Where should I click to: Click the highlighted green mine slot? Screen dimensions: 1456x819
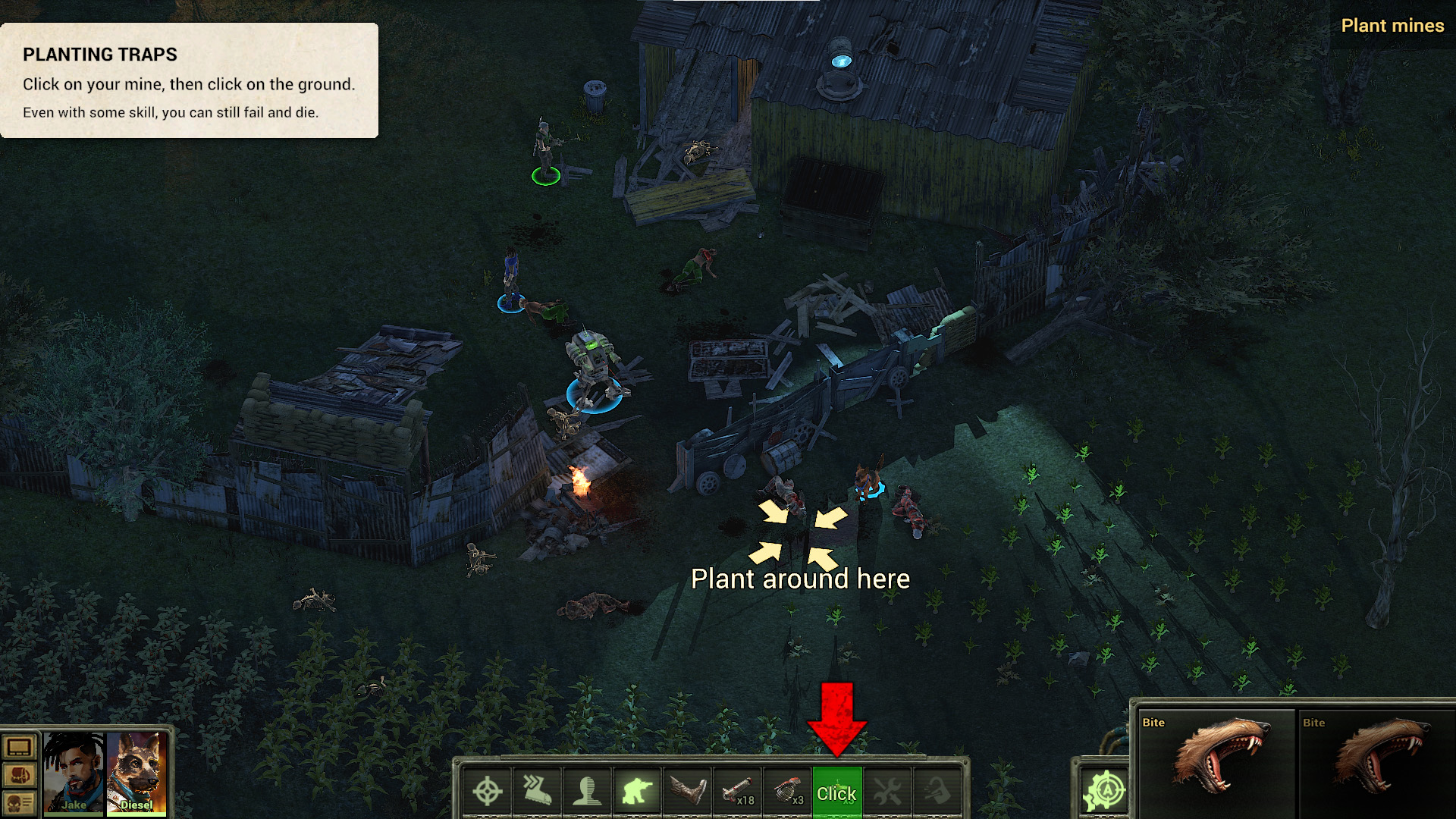[836, 792]
